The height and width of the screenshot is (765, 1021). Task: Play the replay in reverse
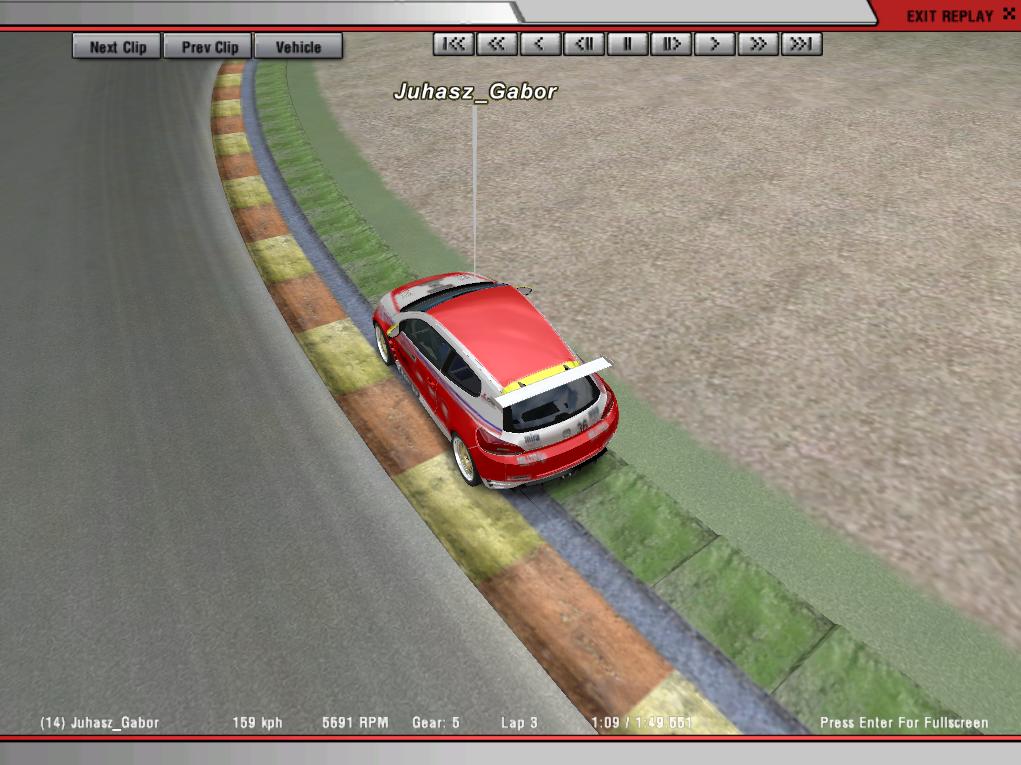tap(541, 44)
